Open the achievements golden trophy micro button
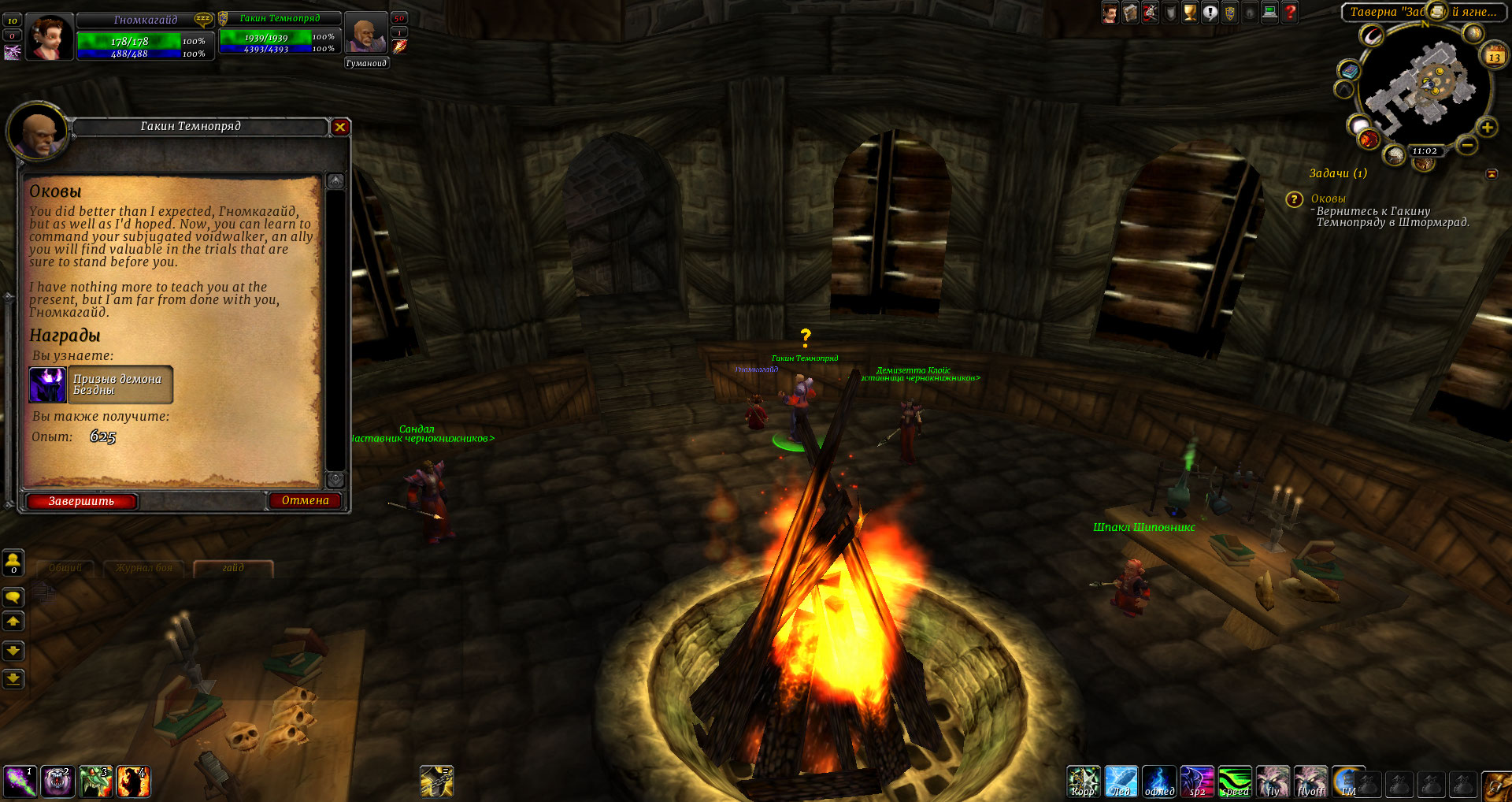Screen dimensions: 1512x802 (1190, 13)
